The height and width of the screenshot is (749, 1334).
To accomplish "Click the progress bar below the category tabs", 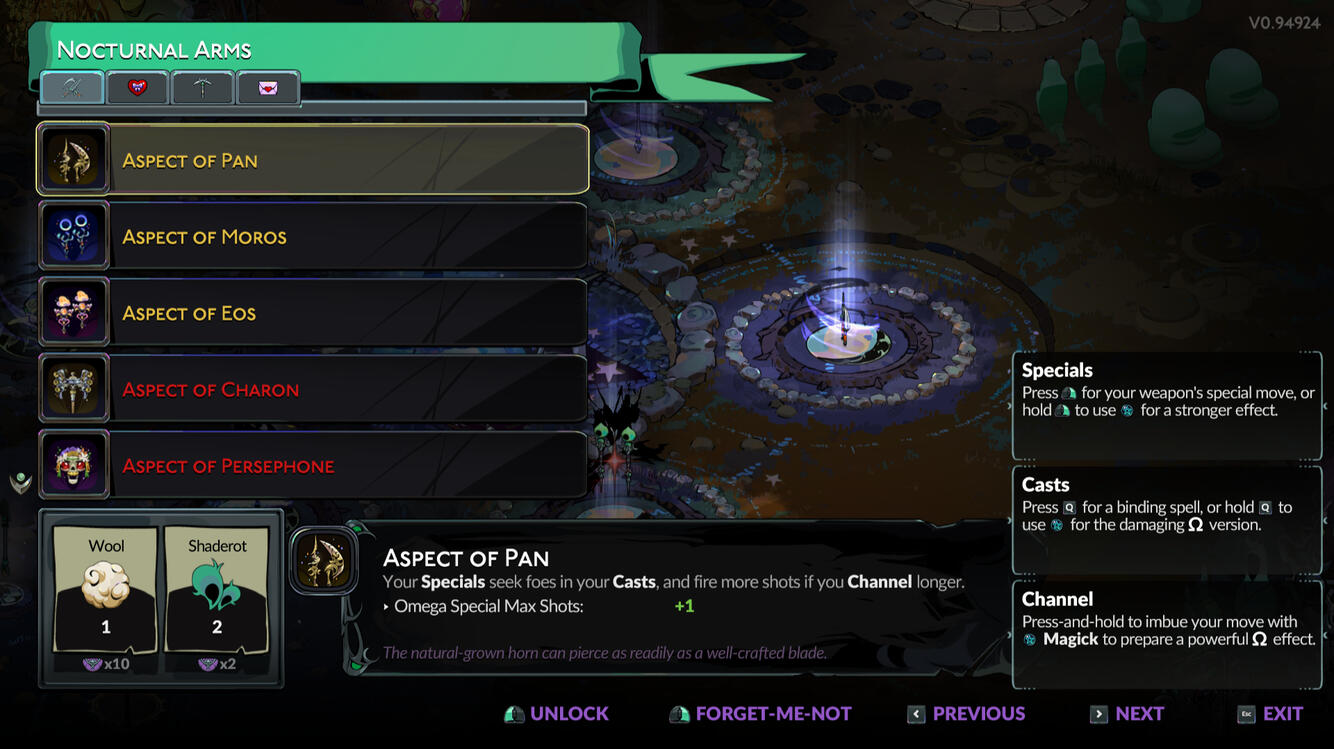I will [x=310, y=110].
